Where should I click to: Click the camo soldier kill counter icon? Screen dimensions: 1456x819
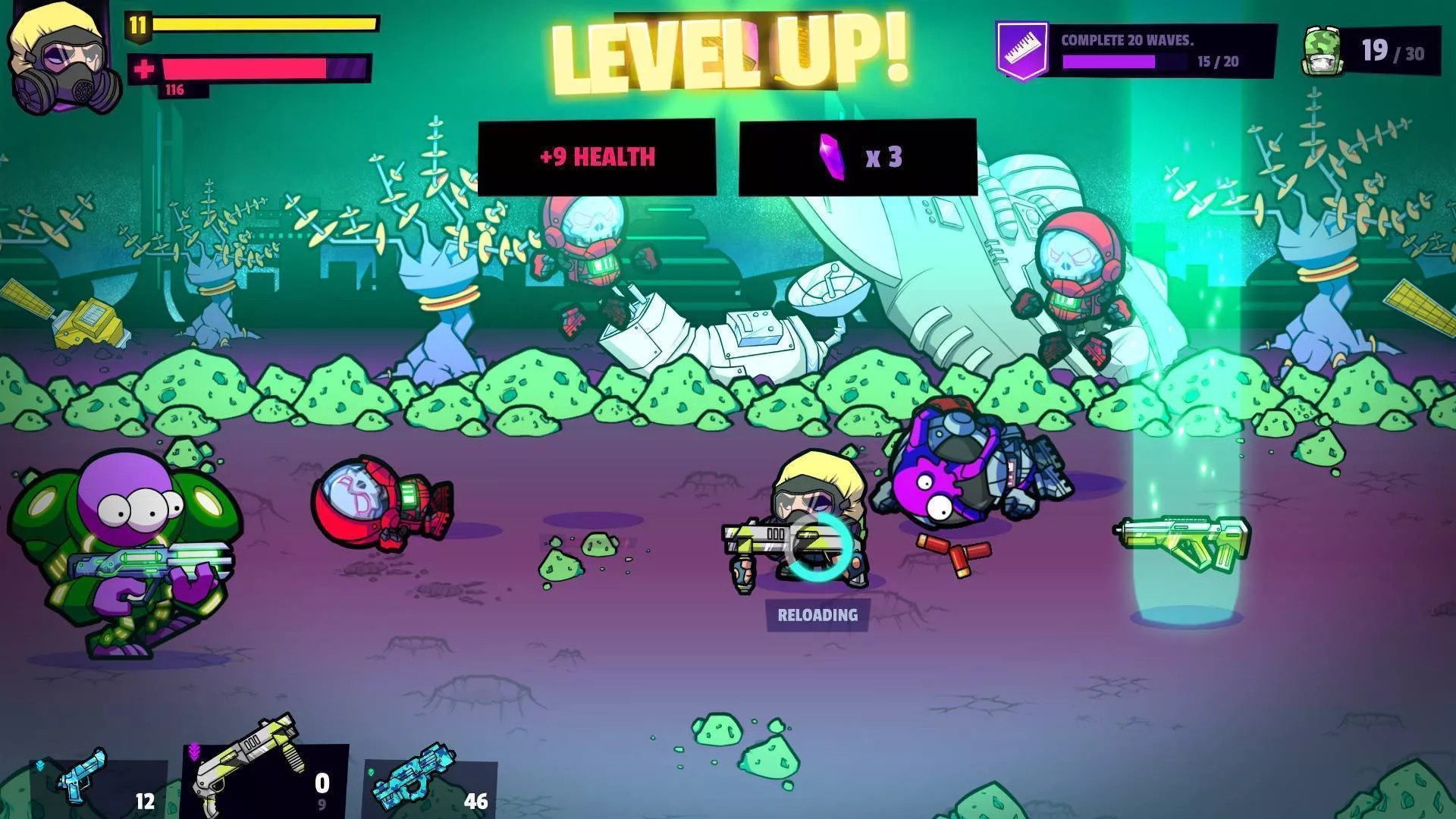click(x=1322, y=52)
